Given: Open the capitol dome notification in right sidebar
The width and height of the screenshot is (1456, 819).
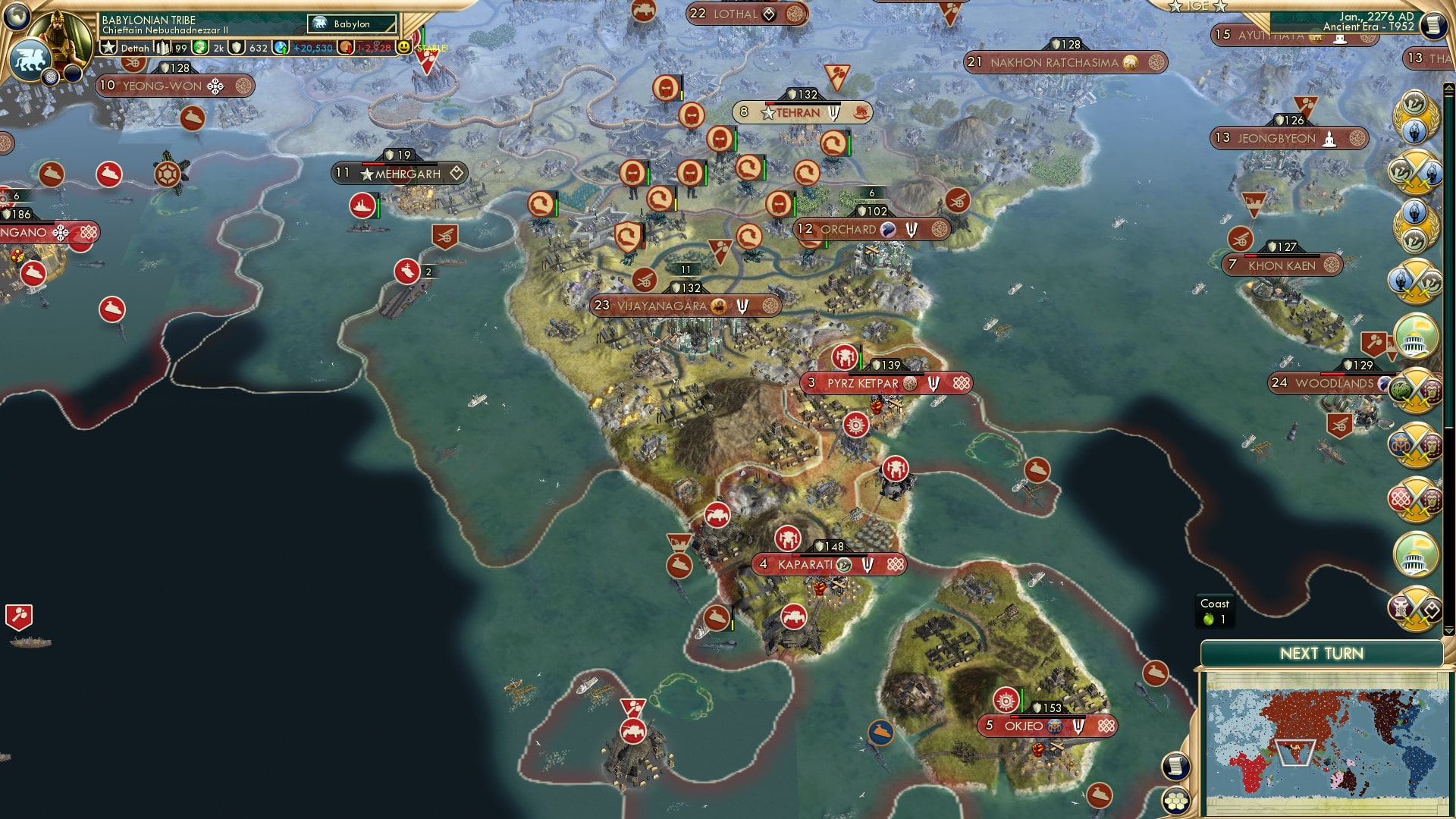Looking at the screenshot, I should [x=1415, y=336].
